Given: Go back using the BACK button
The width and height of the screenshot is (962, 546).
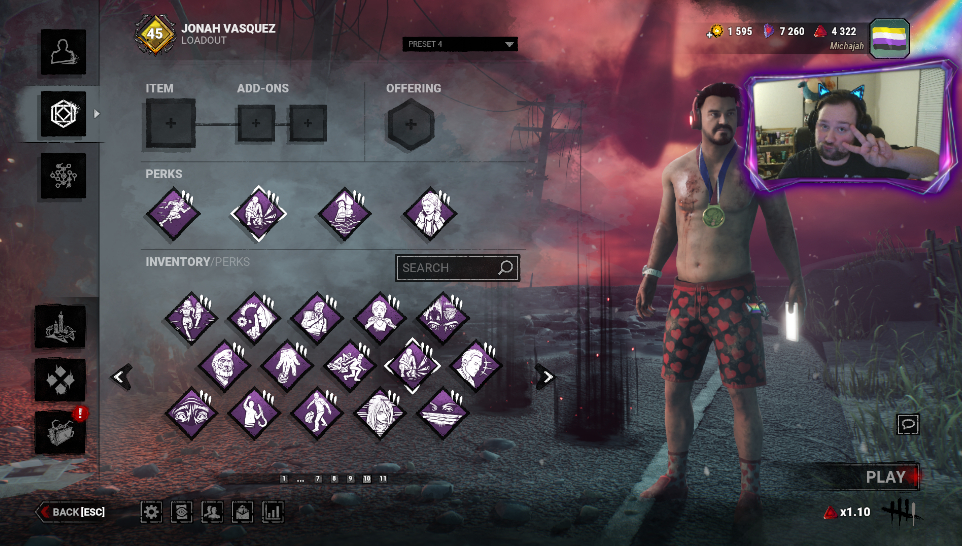Looking at the screenshot, I should (72, 512).
